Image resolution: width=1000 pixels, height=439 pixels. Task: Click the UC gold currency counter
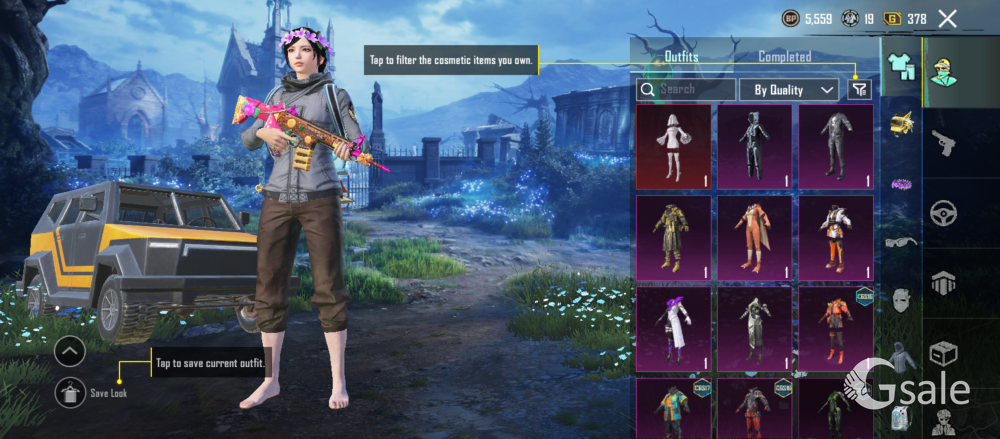(907, 18)
